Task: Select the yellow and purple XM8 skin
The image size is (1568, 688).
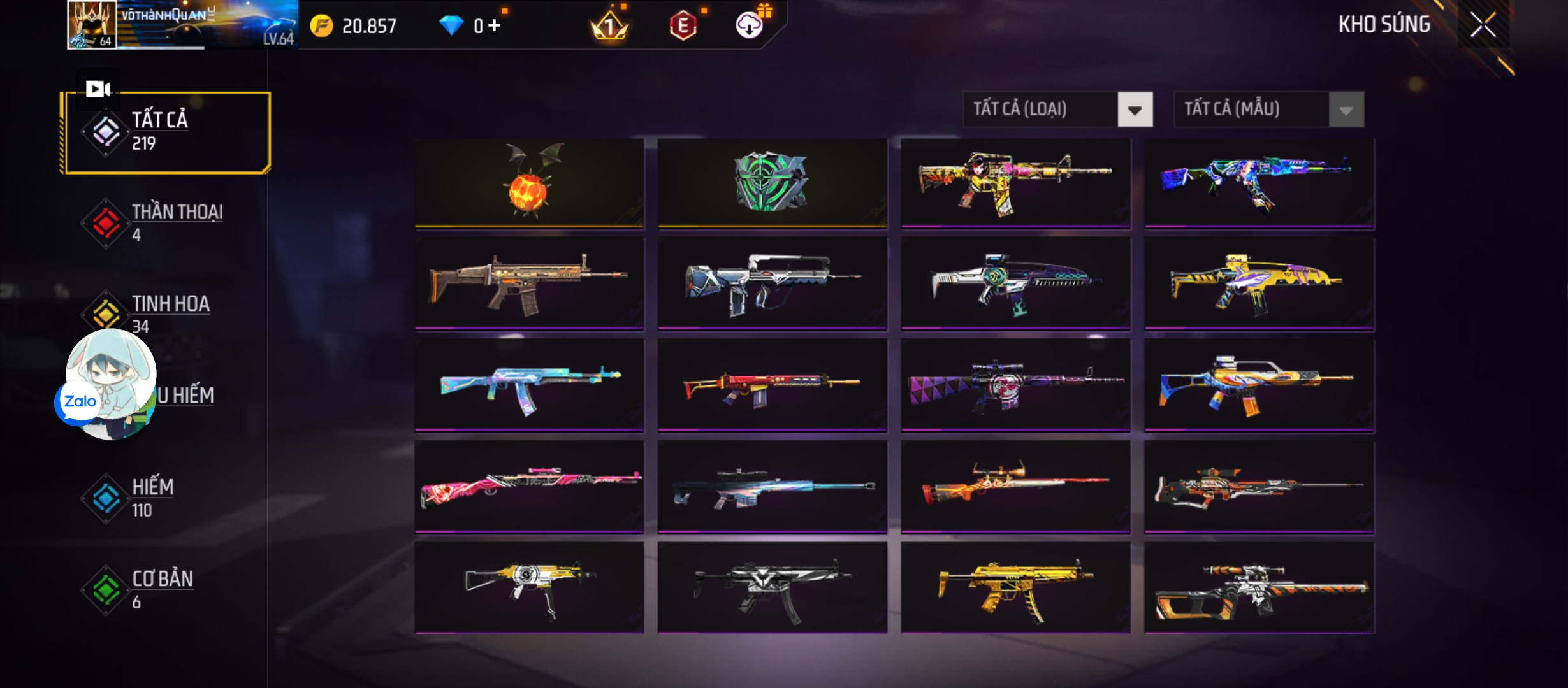Action: point(1259,284)
